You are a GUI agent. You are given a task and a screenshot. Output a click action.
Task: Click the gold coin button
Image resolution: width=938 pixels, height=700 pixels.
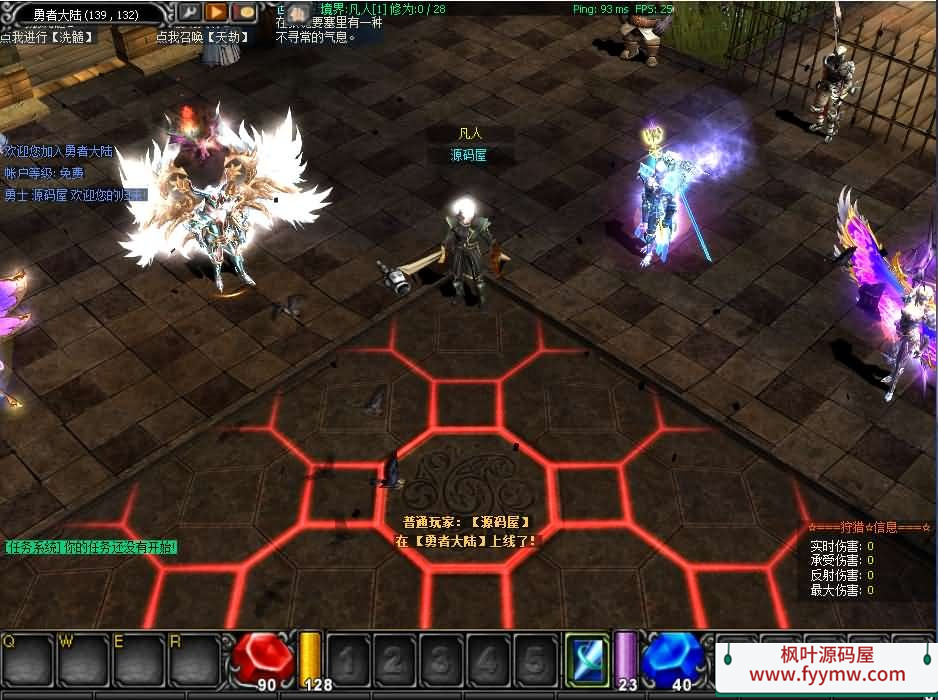(x=243, y=13)
